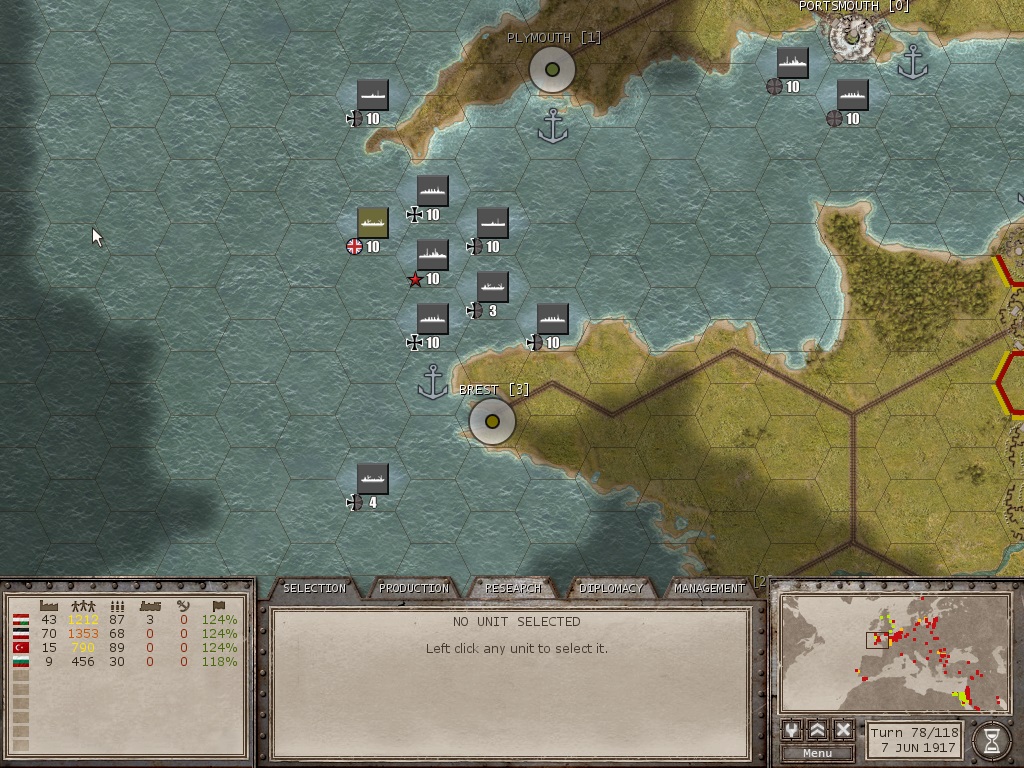The height and width of the screenshot is (768, 1024).
Task: Open the game Menu
Action: coord(817,753)
